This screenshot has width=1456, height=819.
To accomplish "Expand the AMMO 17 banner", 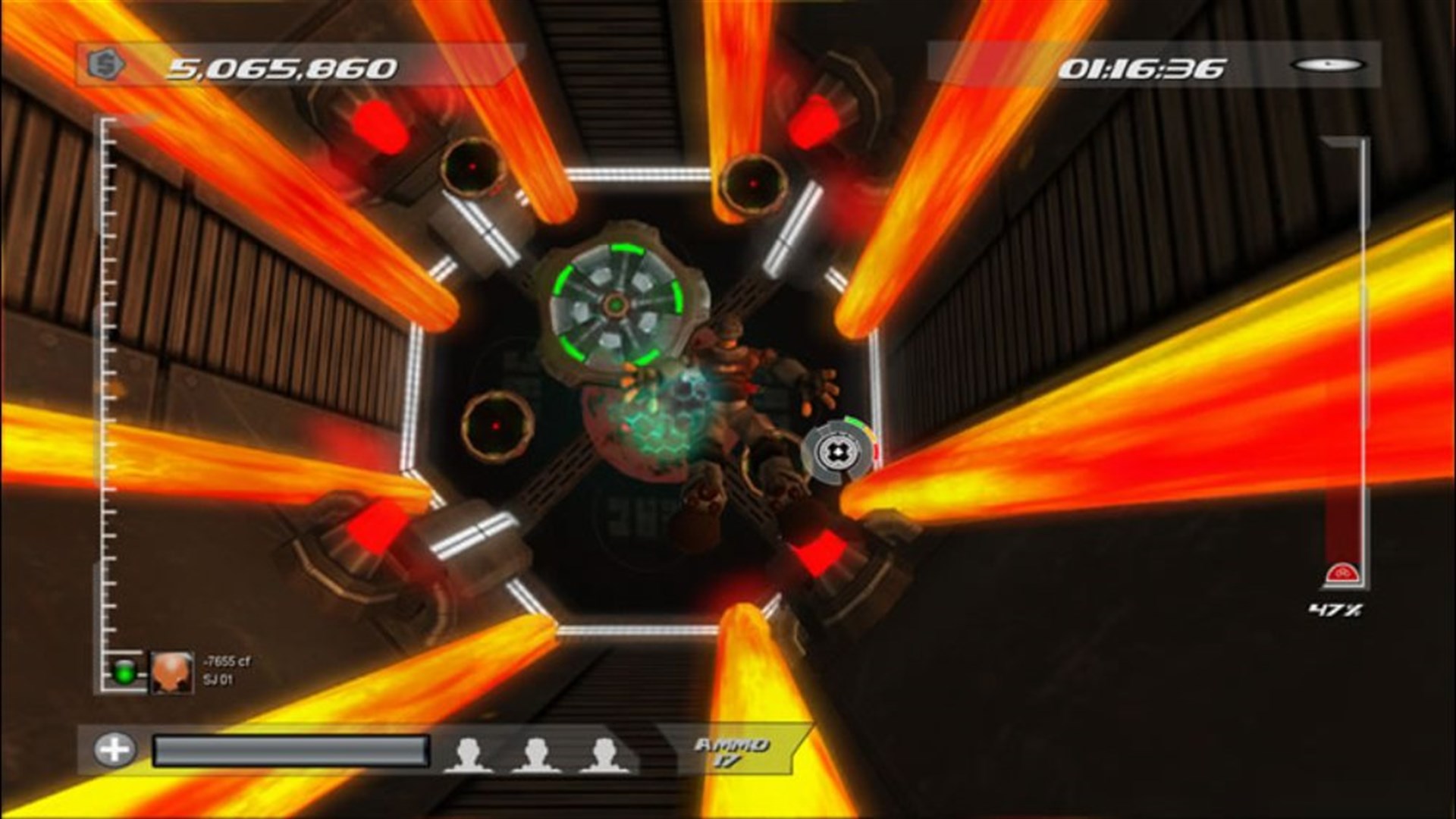I will (730, 748).
